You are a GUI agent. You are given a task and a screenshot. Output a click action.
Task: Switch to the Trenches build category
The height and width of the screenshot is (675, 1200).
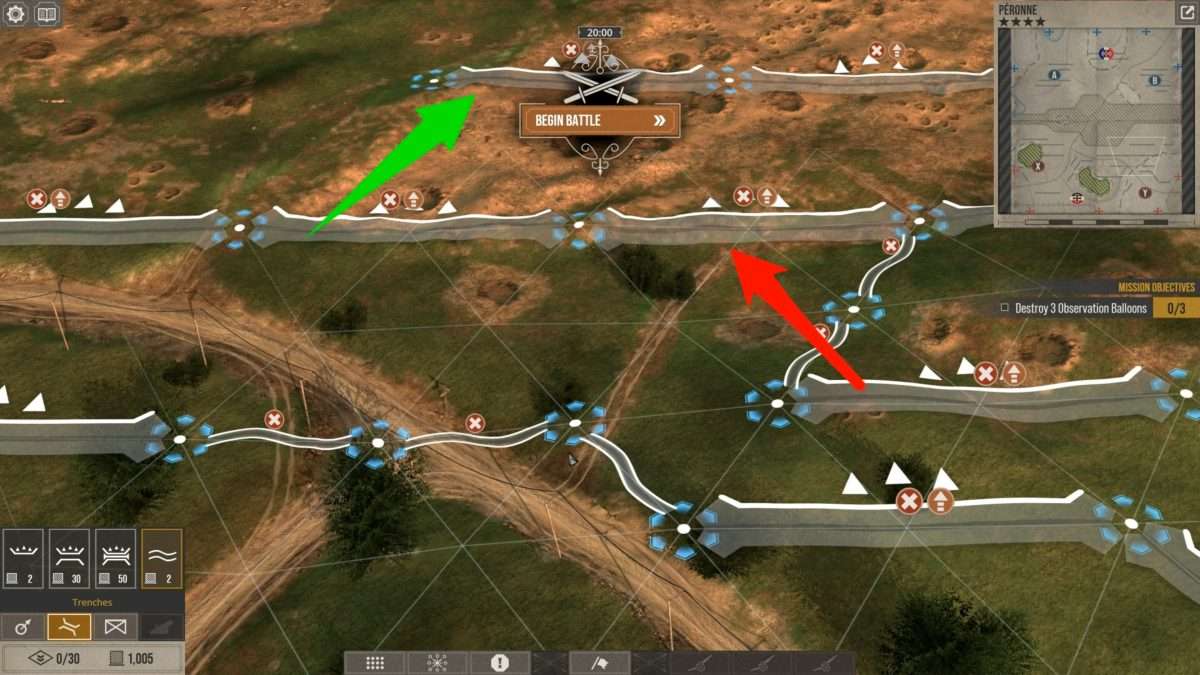tap(69, 627)
